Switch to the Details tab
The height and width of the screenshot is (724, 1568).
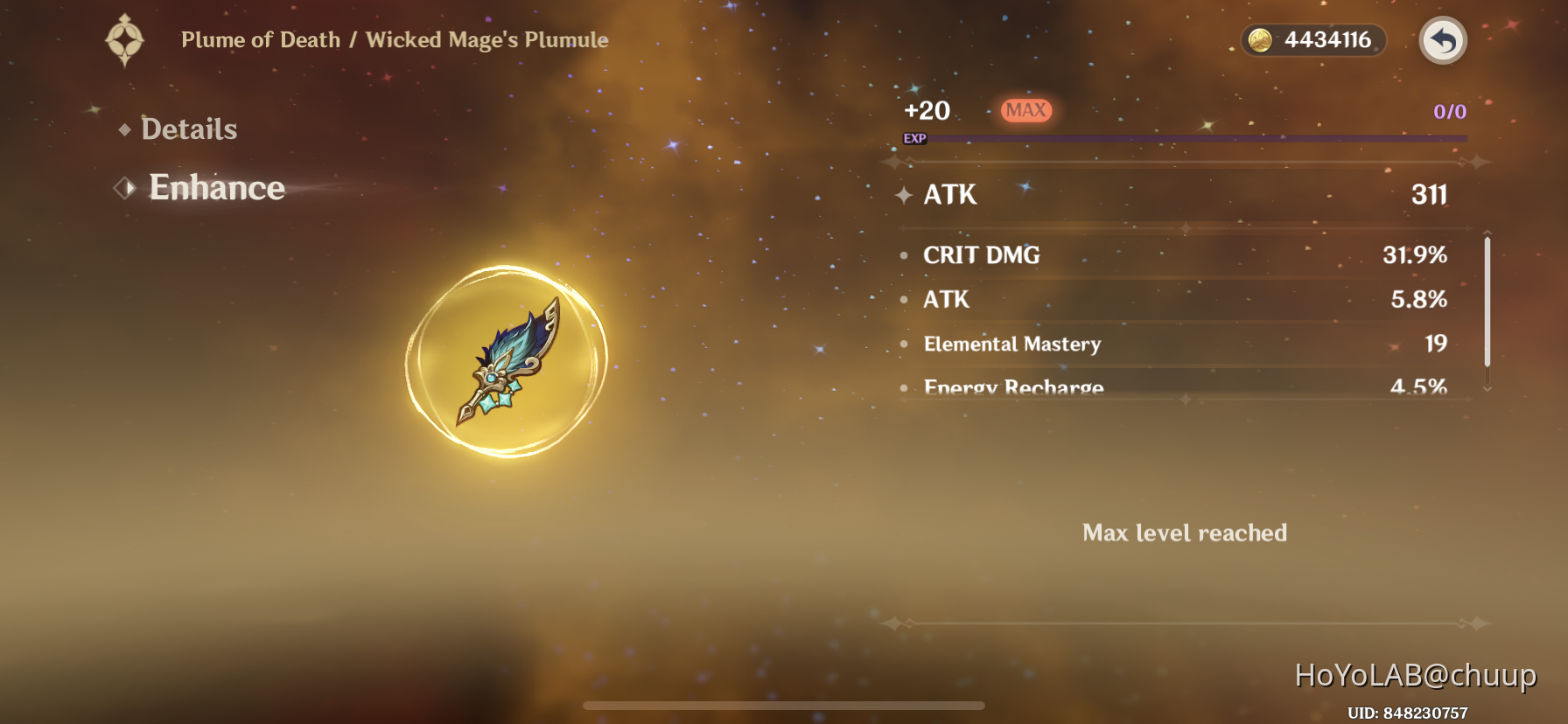click(189, 129)
